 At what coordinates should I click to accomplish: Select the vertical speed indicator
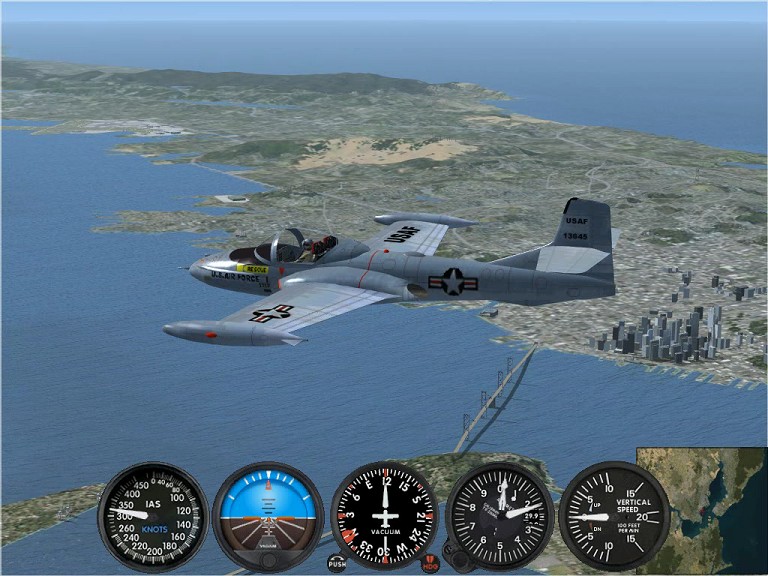(x=614, y=516)
